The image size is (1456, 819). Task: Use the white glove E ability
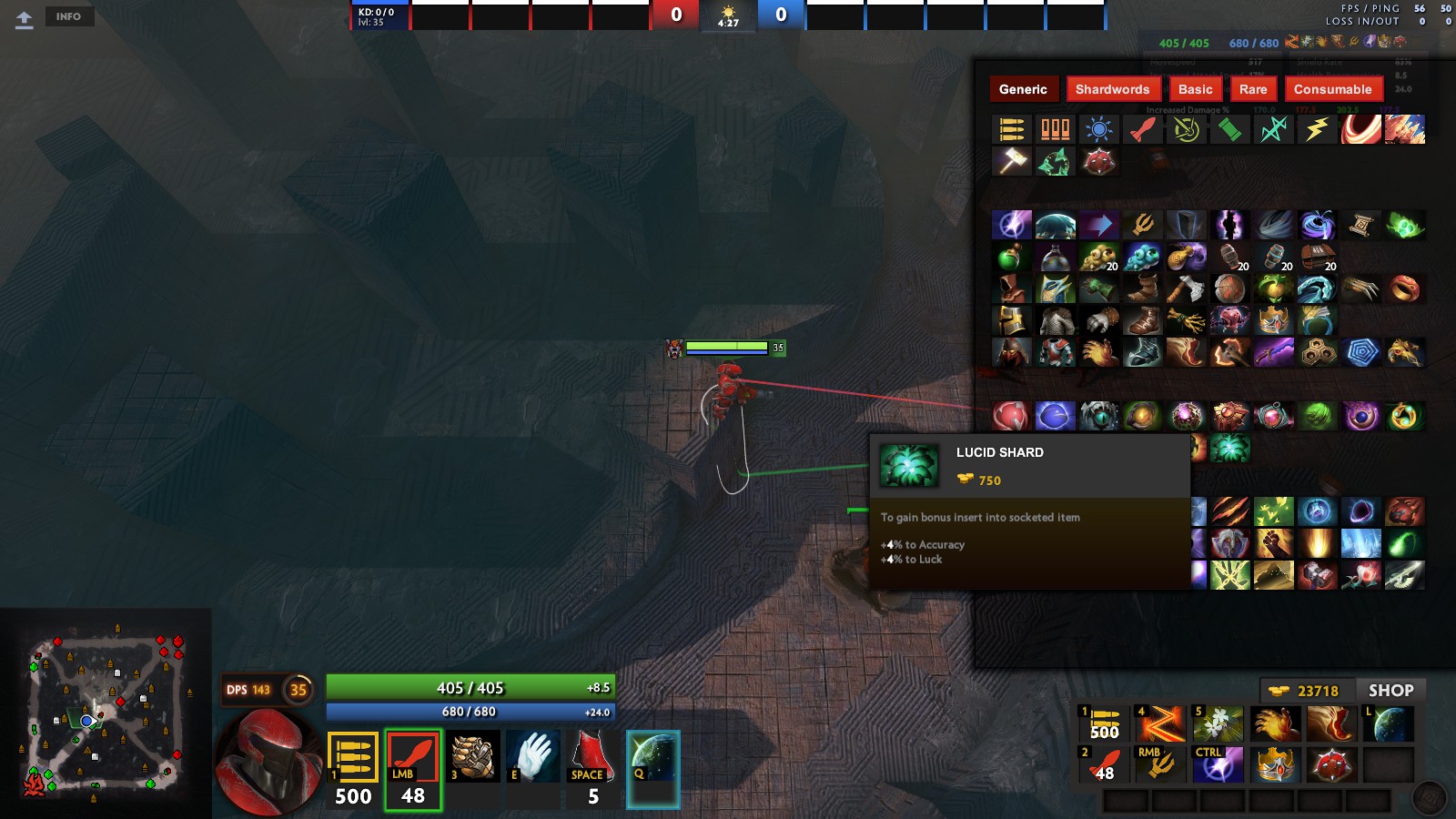[x=533, y=756]
